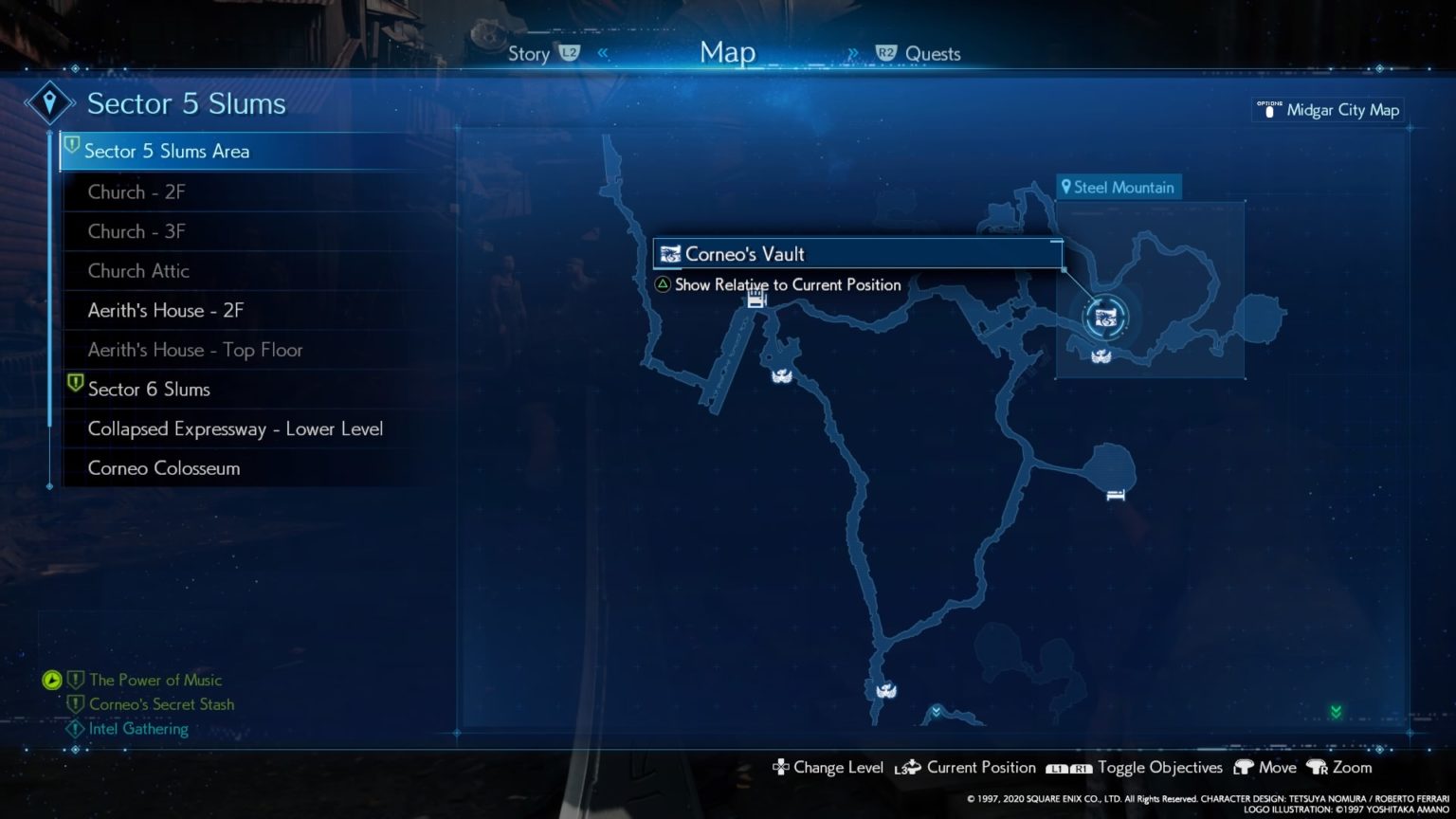The image size is (1456, 819).
Task: Click the green down-arrow map indicator
Action: [x=1336, y=712]
